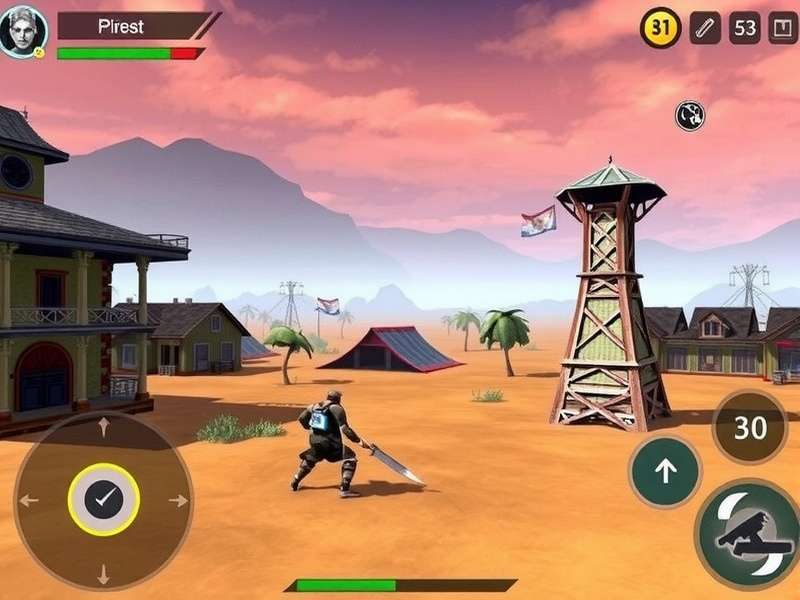Screen dimensions: 800x600
Task: Move forward with the joystick up arrow
Action: click(103, 428)
